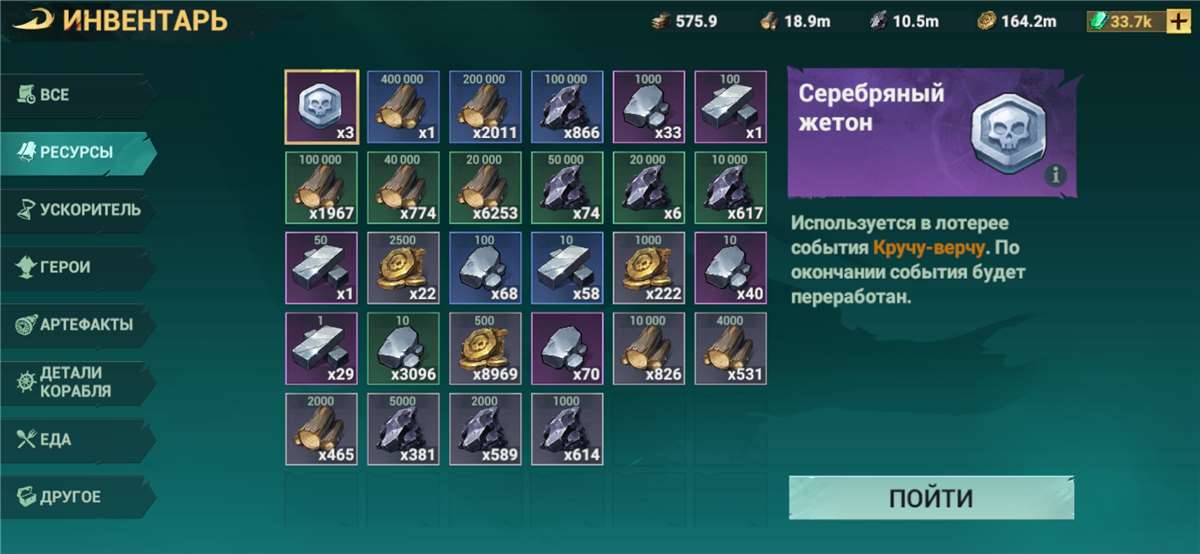
Task: Select the gold coins slot x8969
Action: 485,349
